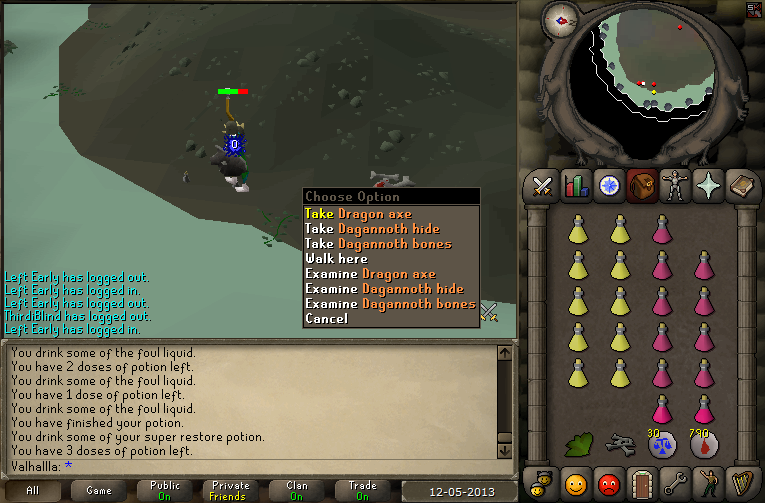Switch chat view to Game messages
765x503 pixels.
coord(99,490)
